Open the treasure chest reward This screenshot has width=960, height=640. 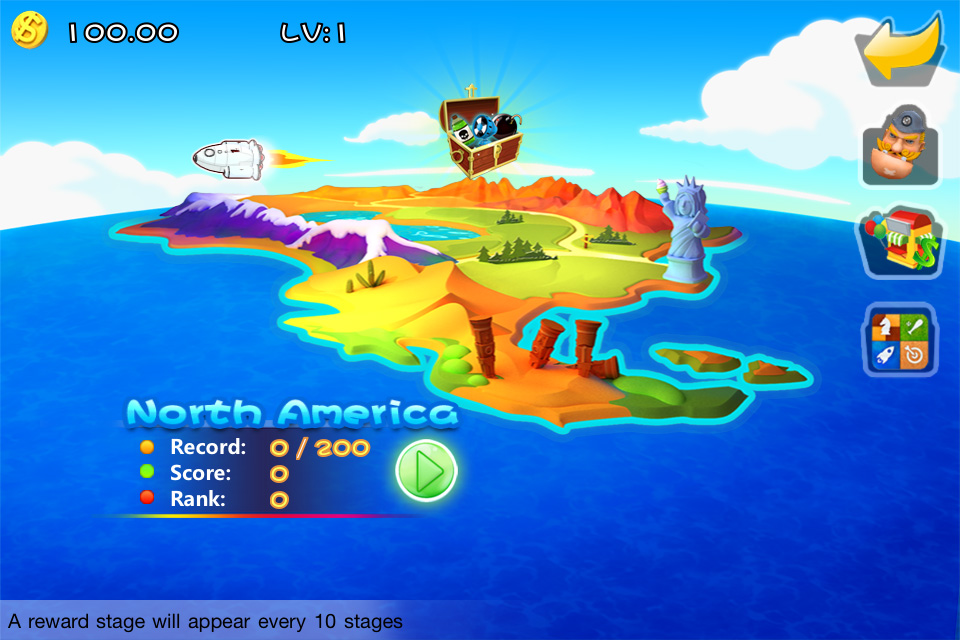point(482,136)
